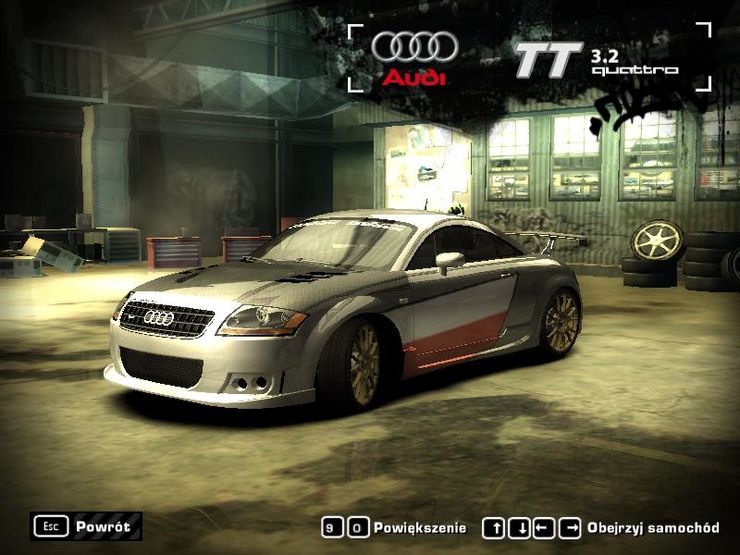Choose the Obejrzyj samochód view control

601,528
